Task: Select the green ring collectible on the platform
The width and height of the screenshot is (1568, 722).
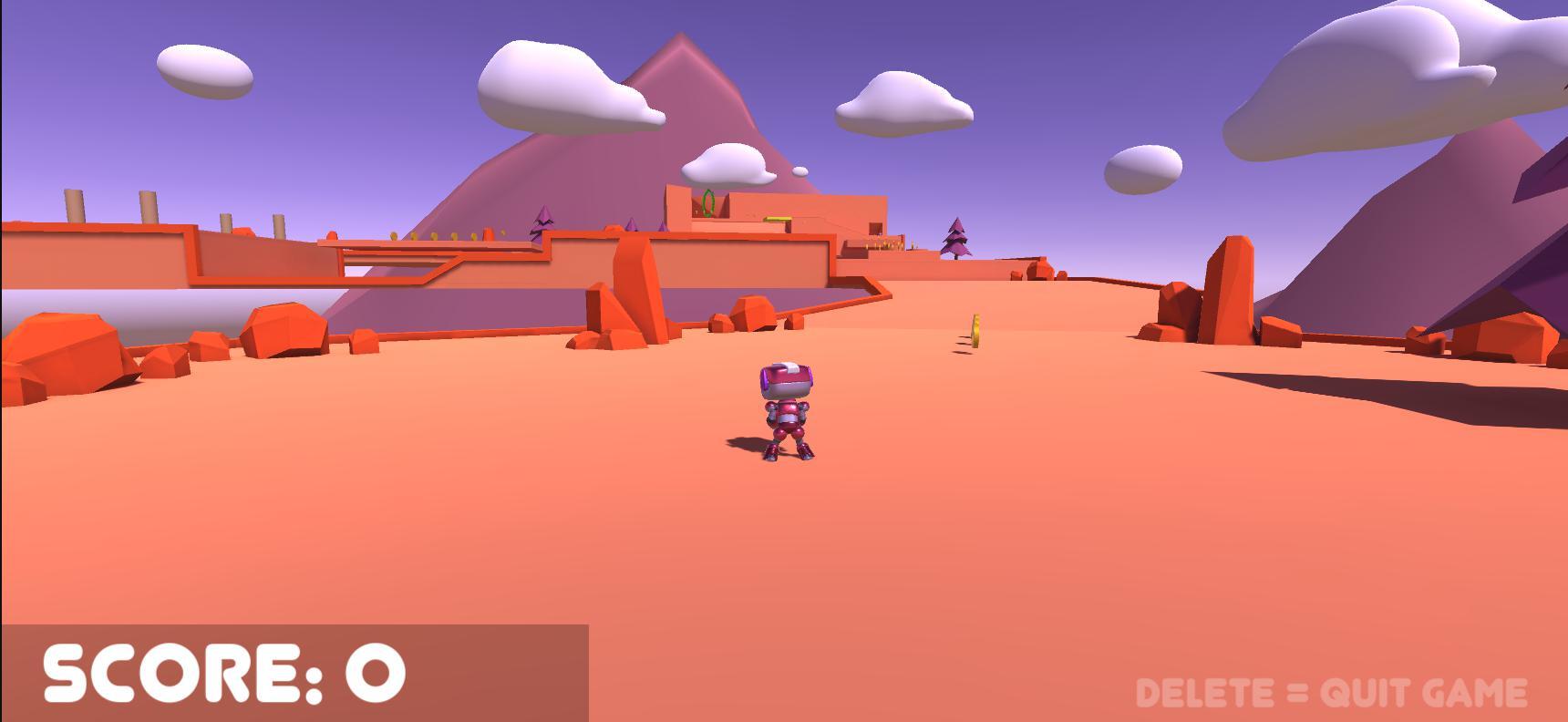Action: (708, 201)
